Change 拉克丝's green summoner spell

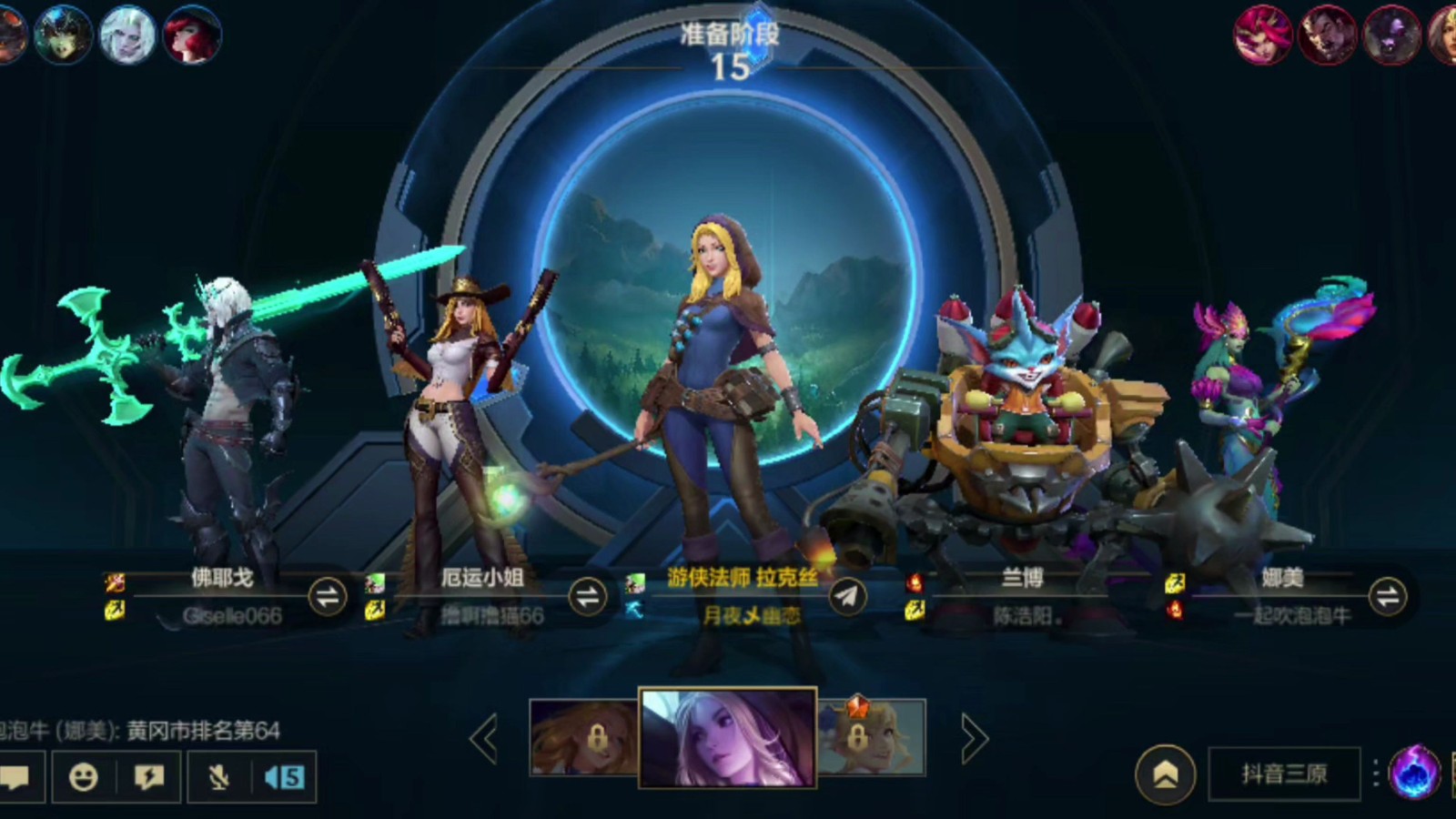click(x=635, y=582)
